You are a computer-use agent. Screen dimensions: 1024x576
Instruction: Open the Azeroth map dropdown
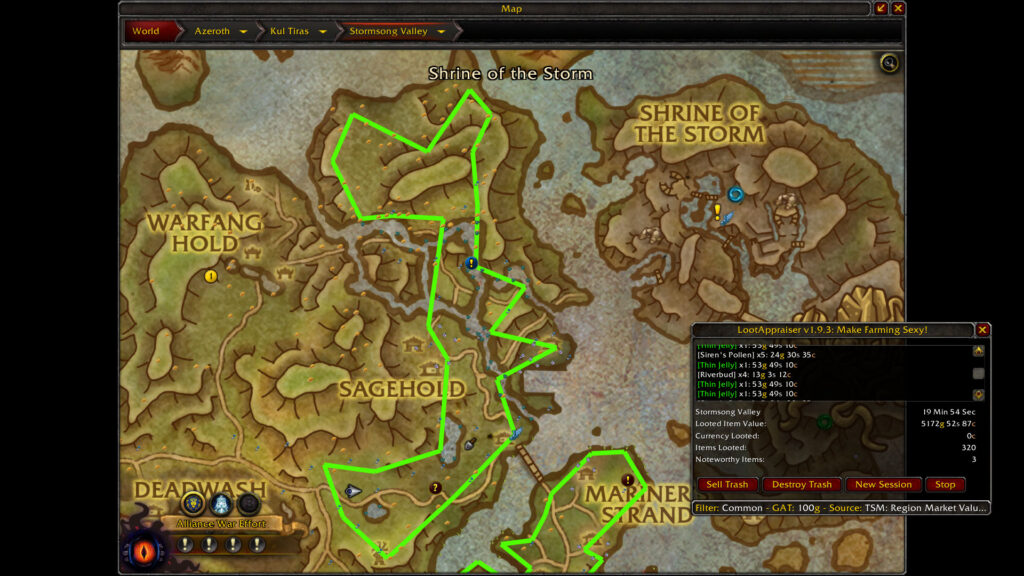coord(243,31)
